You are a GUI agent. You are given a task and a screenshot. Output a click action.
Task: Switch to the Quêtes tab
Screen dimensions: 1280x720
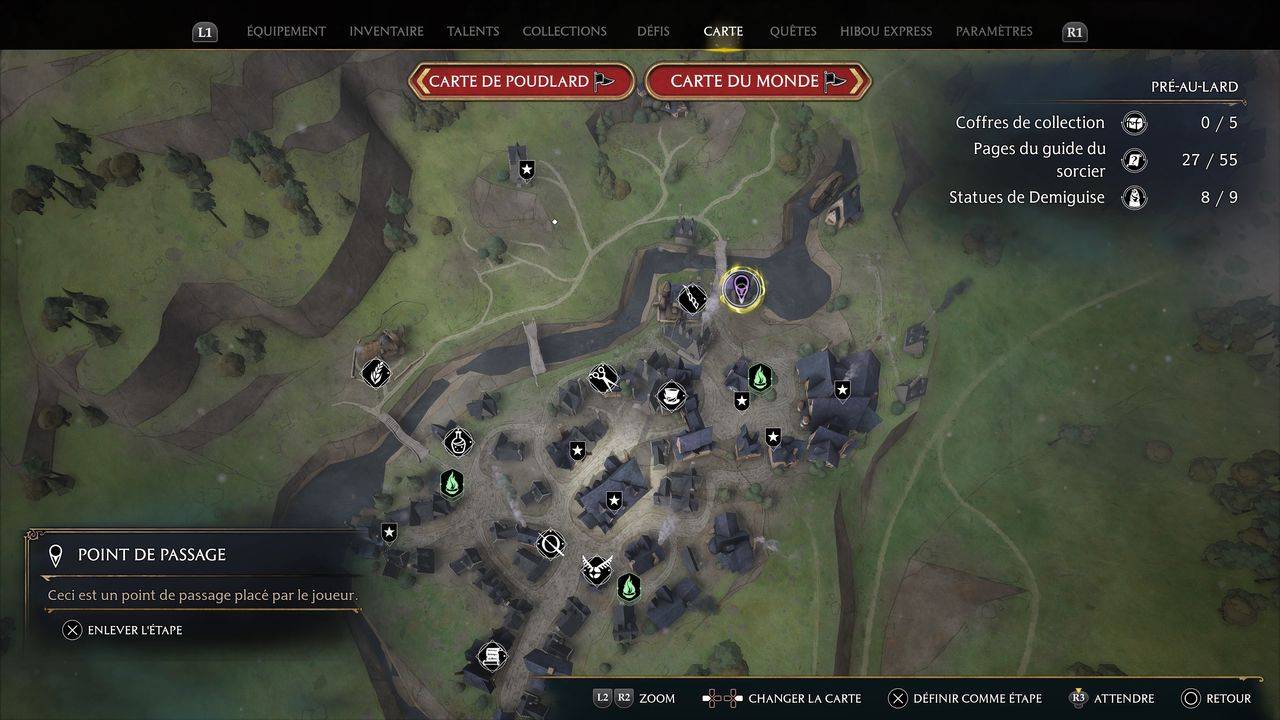(793, 31)
